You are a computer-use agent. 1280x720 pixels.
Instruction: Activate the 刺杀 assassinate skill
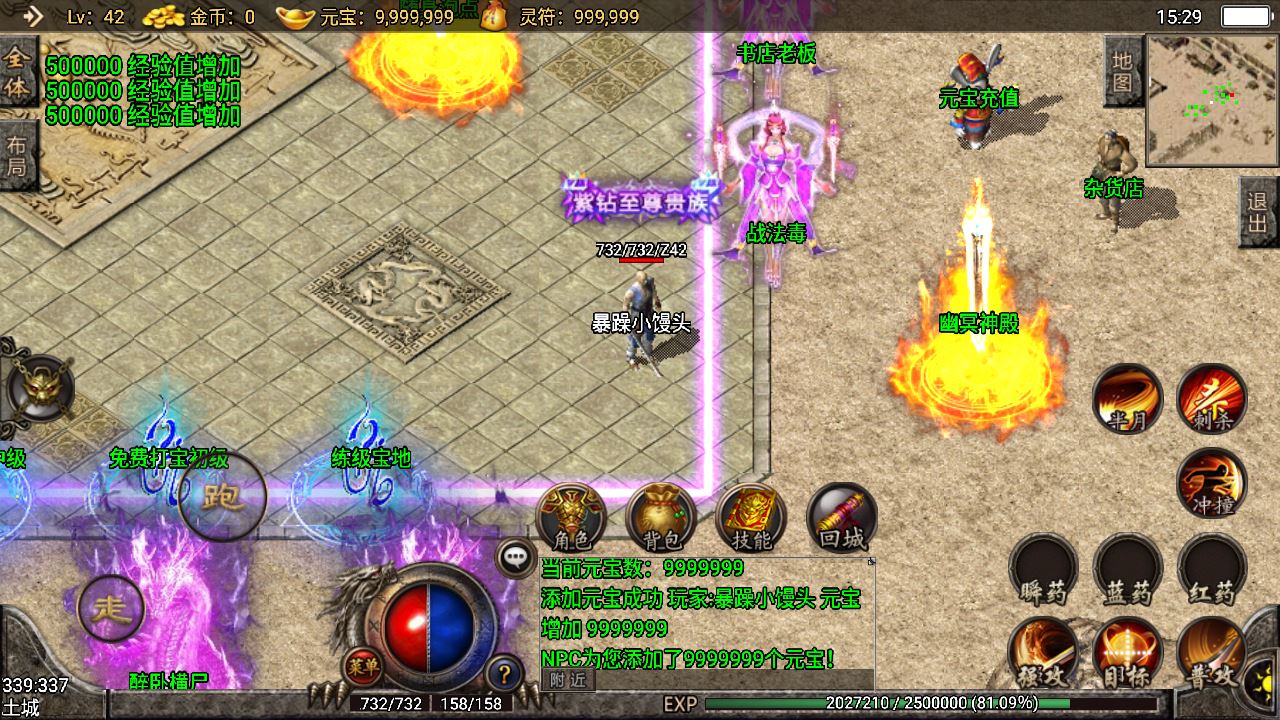tap(1212, 398)
